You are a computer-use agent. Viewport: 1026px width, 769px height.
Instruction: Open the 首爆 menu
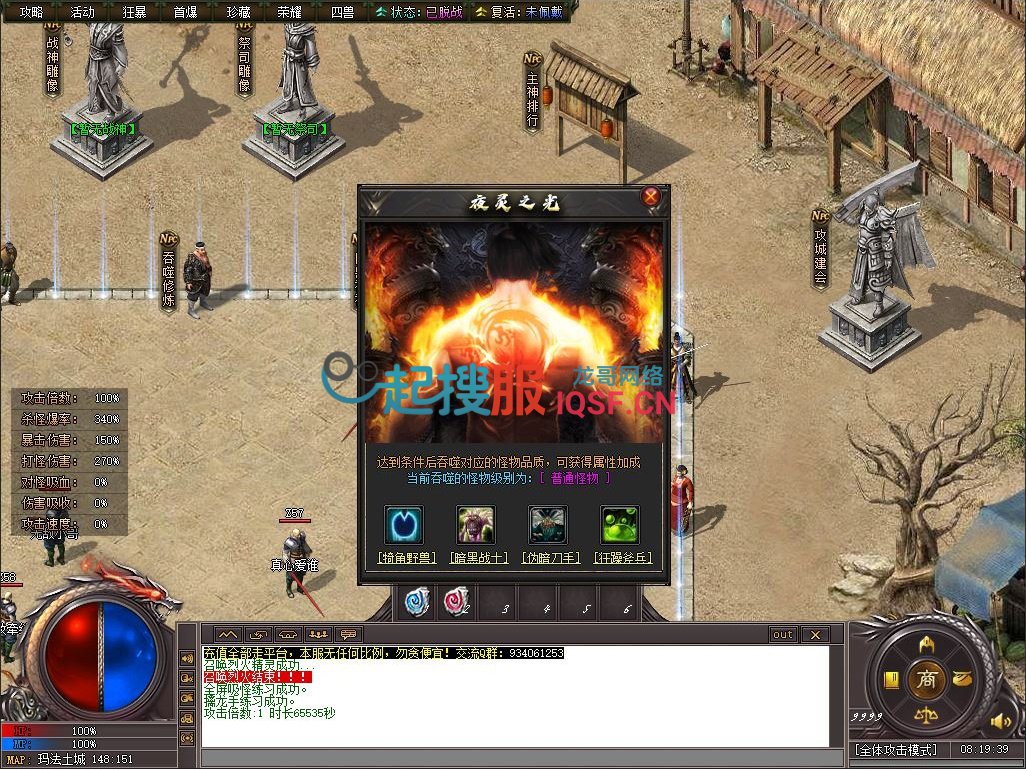point(185,12)
